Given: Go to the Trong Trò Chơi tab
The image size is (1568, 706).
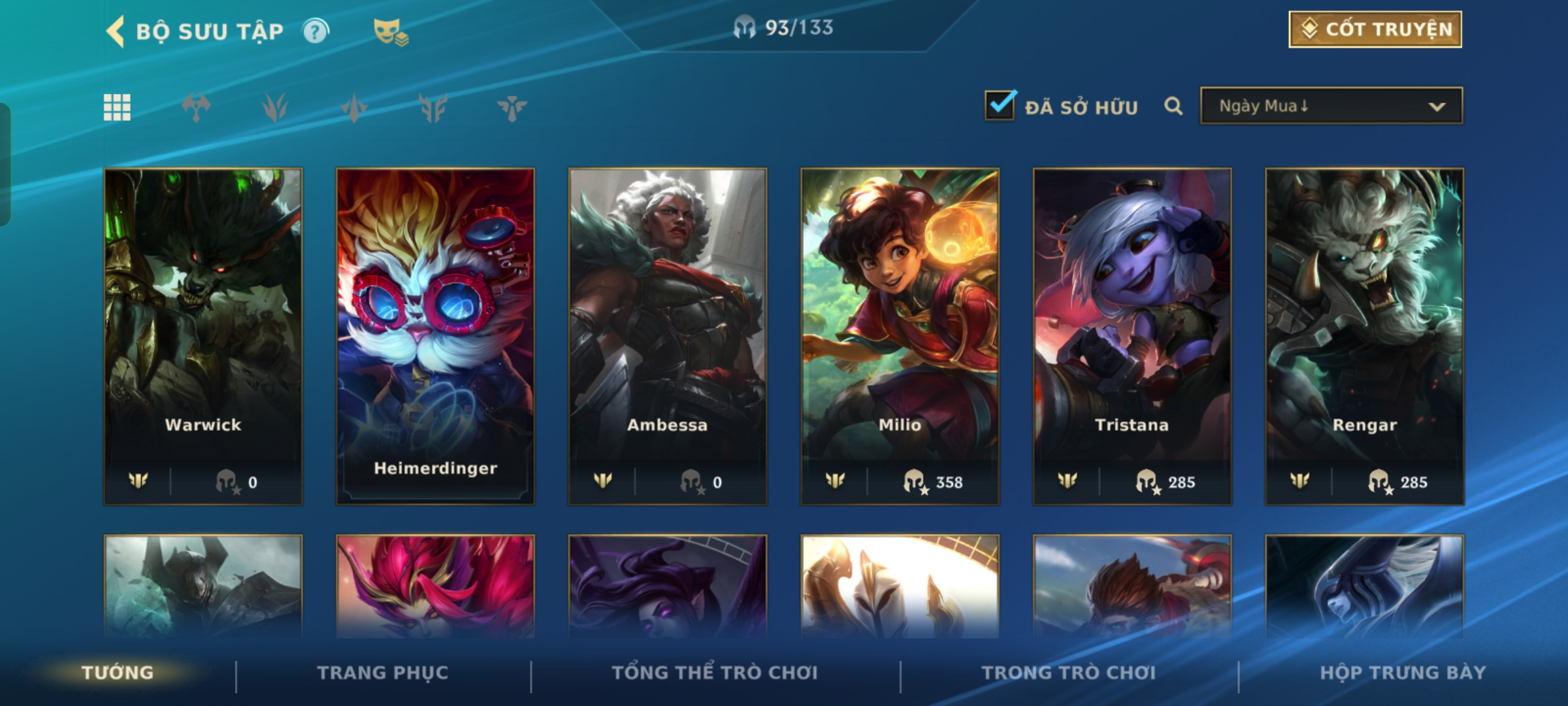Looking at the screenshot, I should click(x=1069, y=673).
